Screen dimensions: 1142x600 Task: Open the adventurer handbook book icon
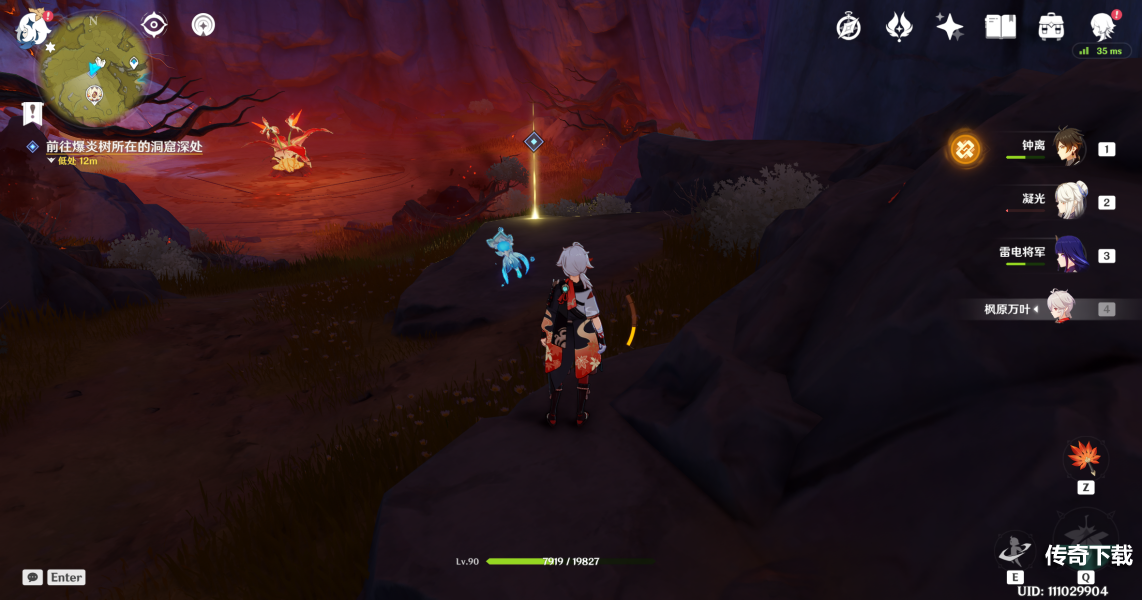tap(1000, 27)
